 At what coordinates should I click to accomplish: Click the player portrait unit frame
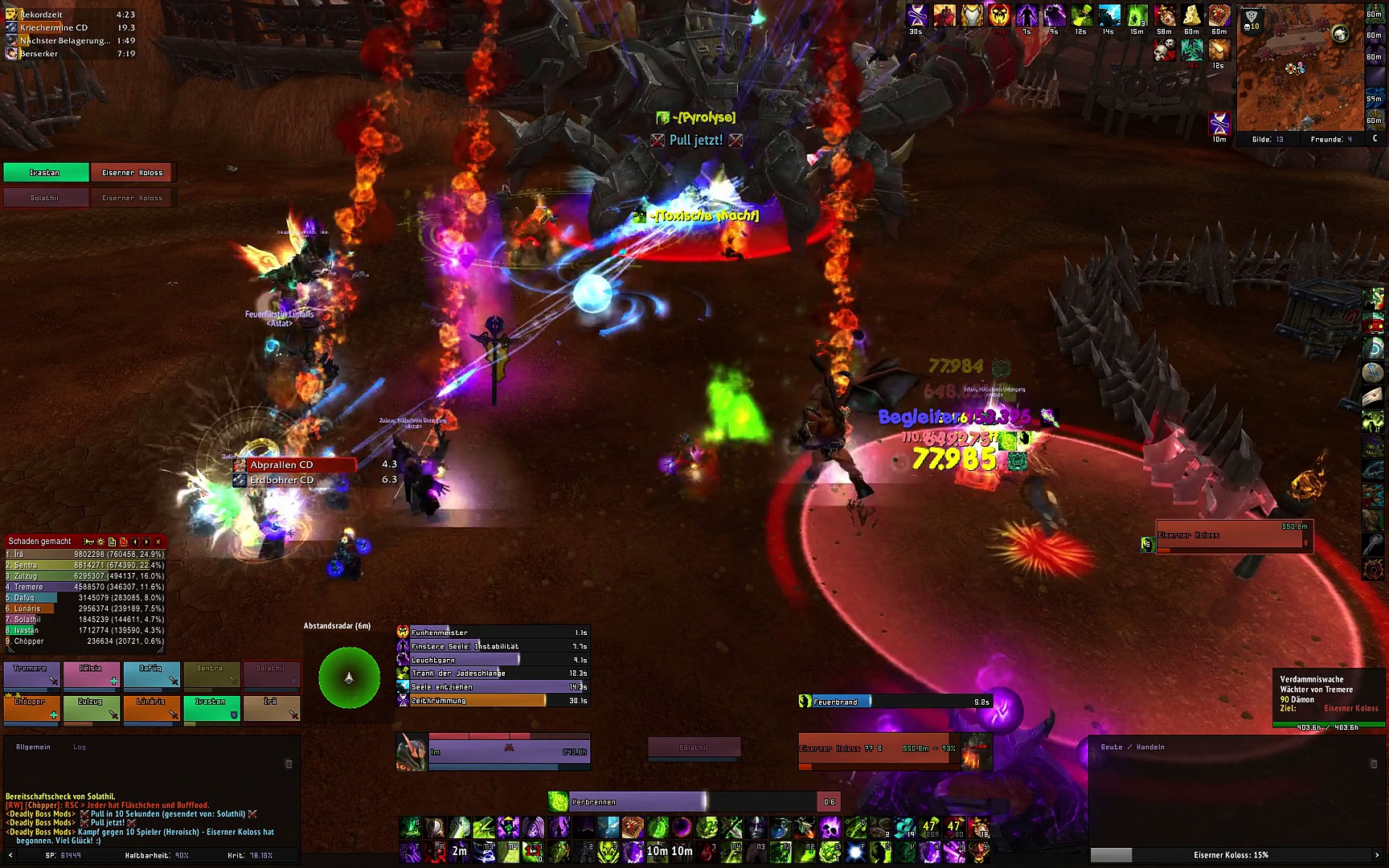coord(412,751)
